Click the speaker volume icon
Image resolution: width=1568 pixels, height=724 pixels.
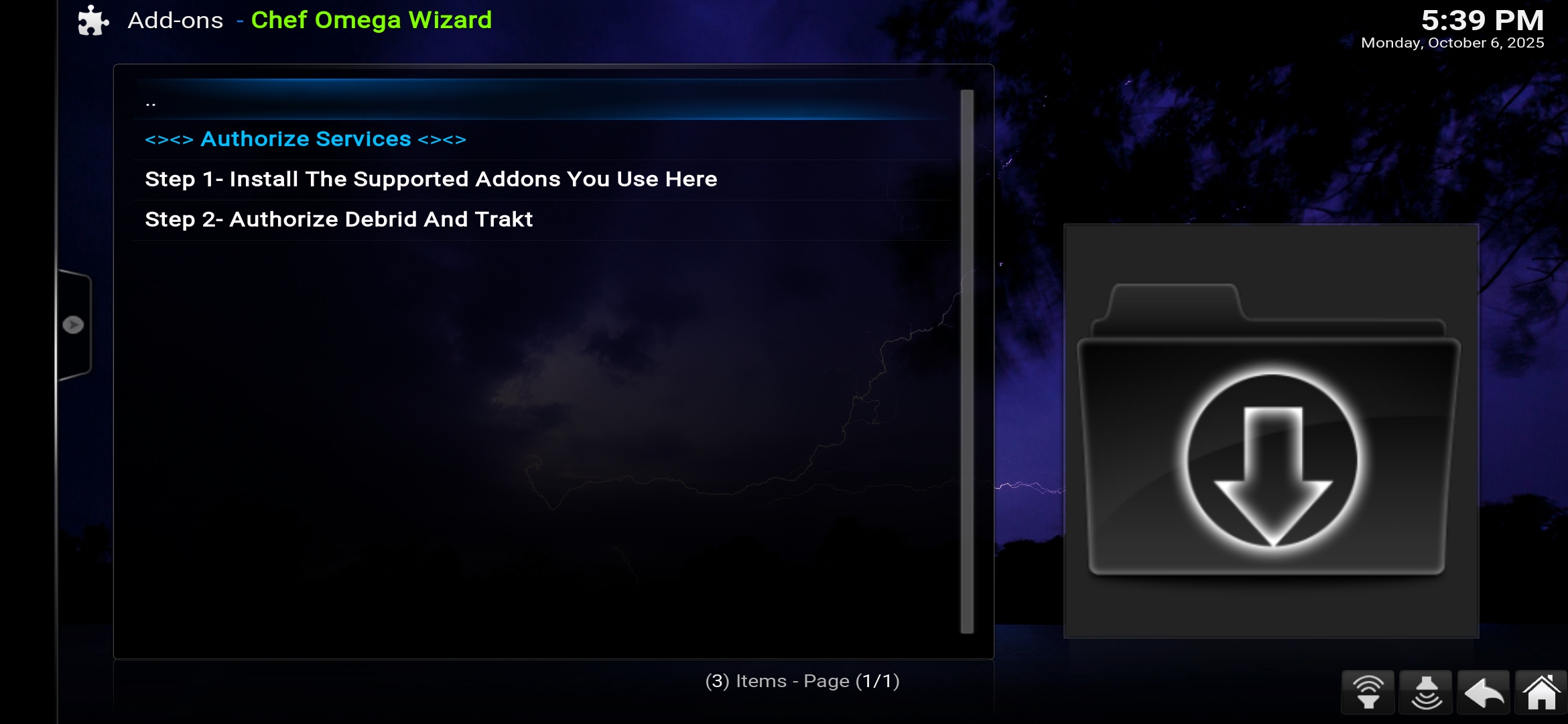tap(1425, 692)
